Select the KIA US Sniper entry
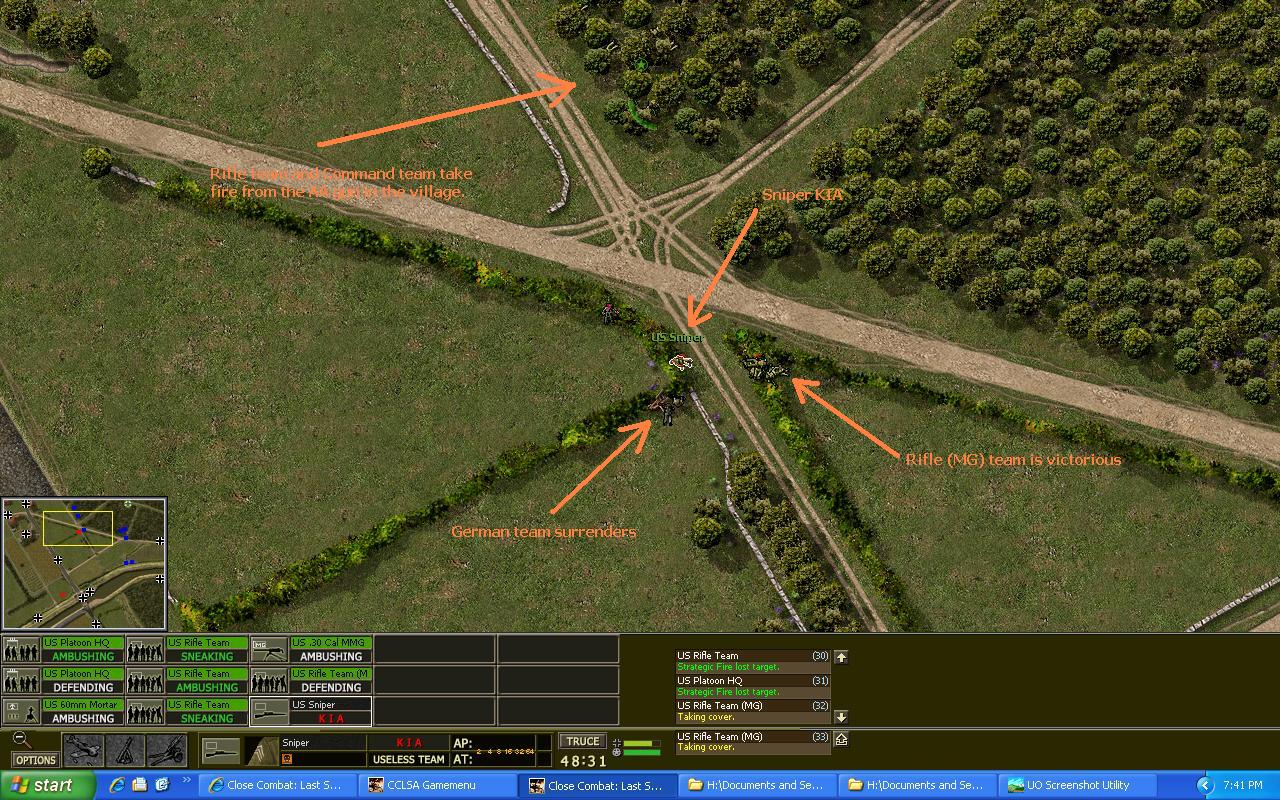The height and width of the screenshot is (800, 1280). tap(311, 712)
